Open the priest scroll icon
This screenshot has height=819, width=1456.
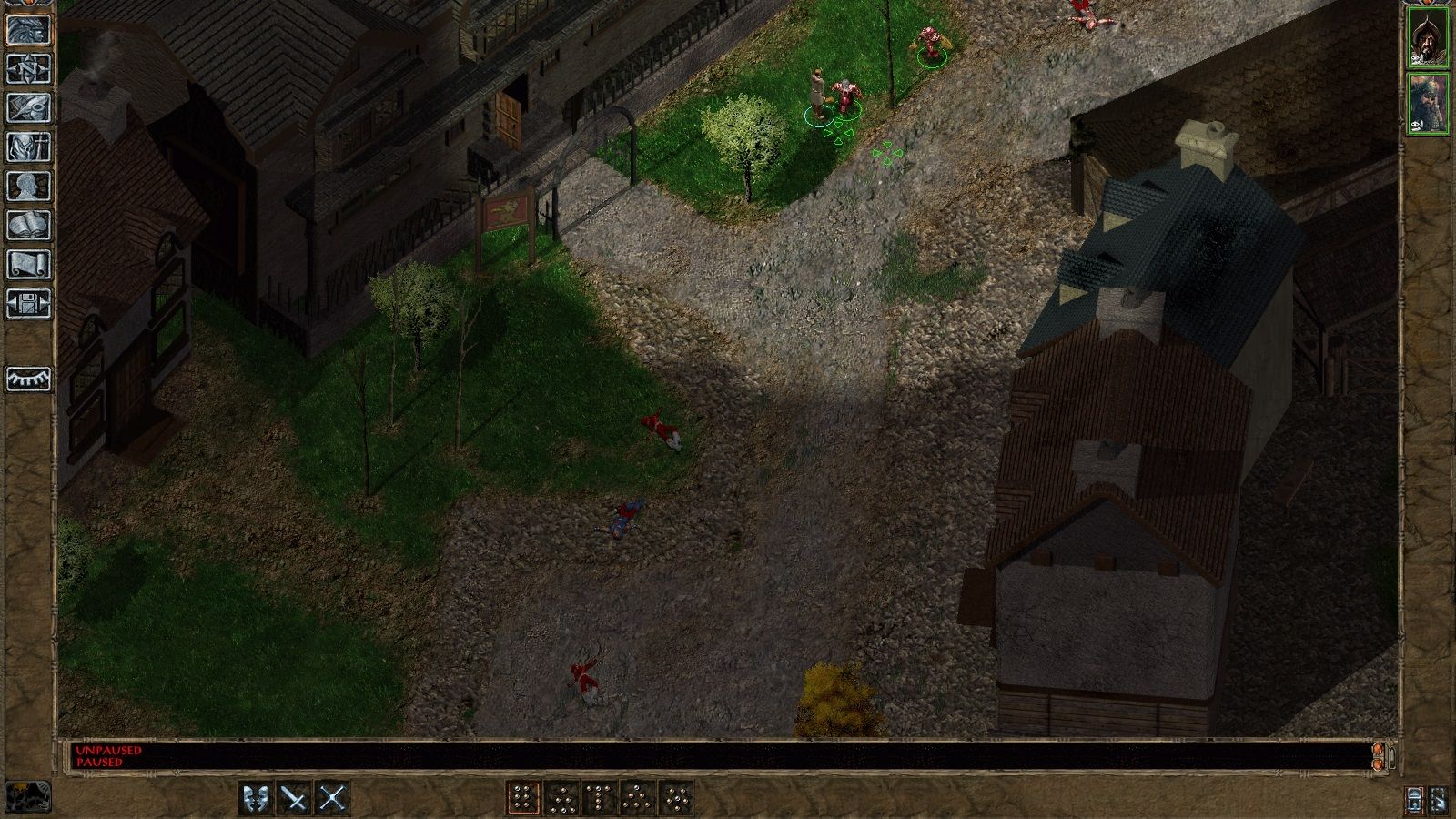(x=28, y=264)
